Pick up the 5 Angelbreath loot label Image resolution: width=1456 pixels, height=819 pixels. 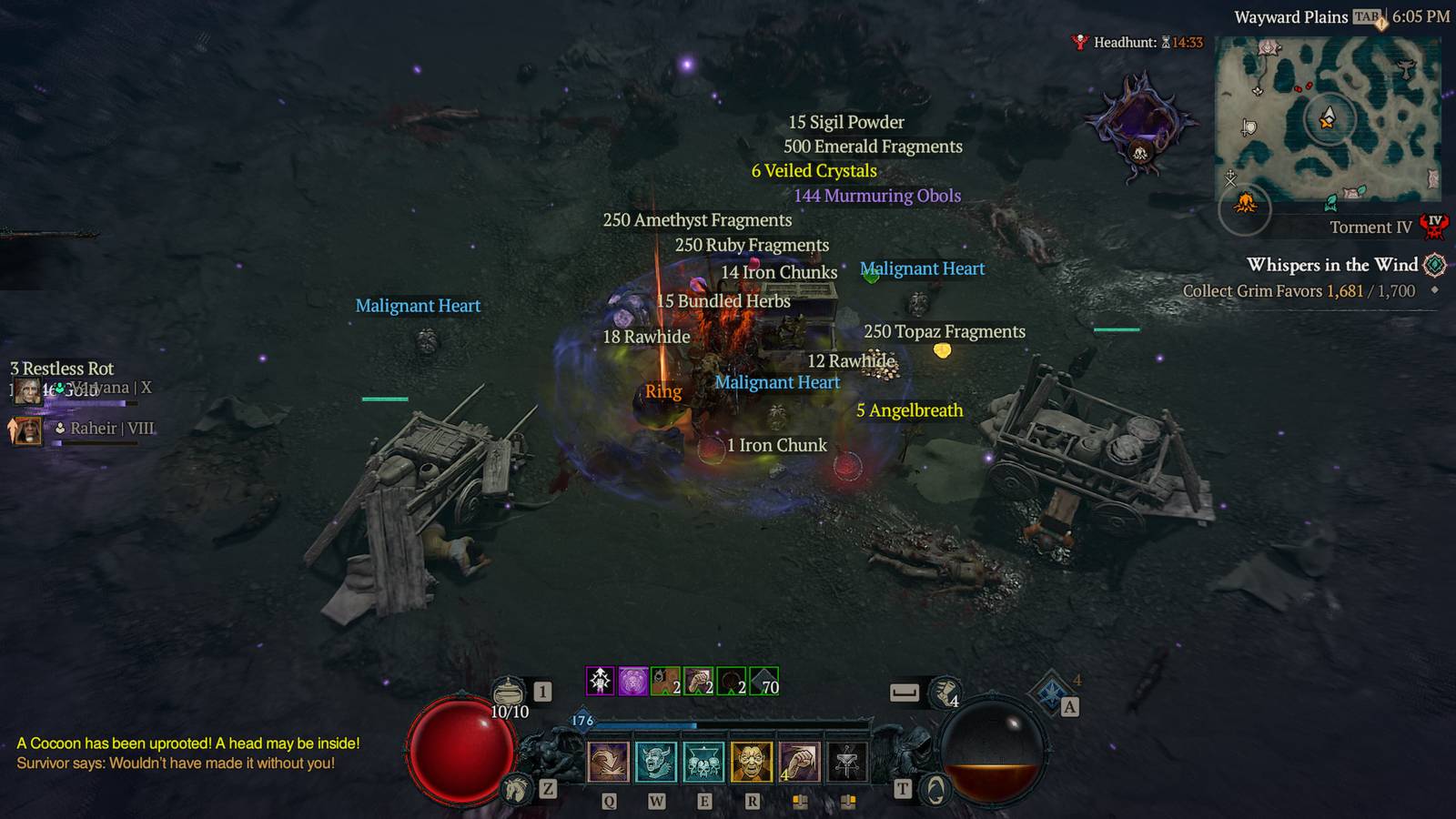pos(908,410)
